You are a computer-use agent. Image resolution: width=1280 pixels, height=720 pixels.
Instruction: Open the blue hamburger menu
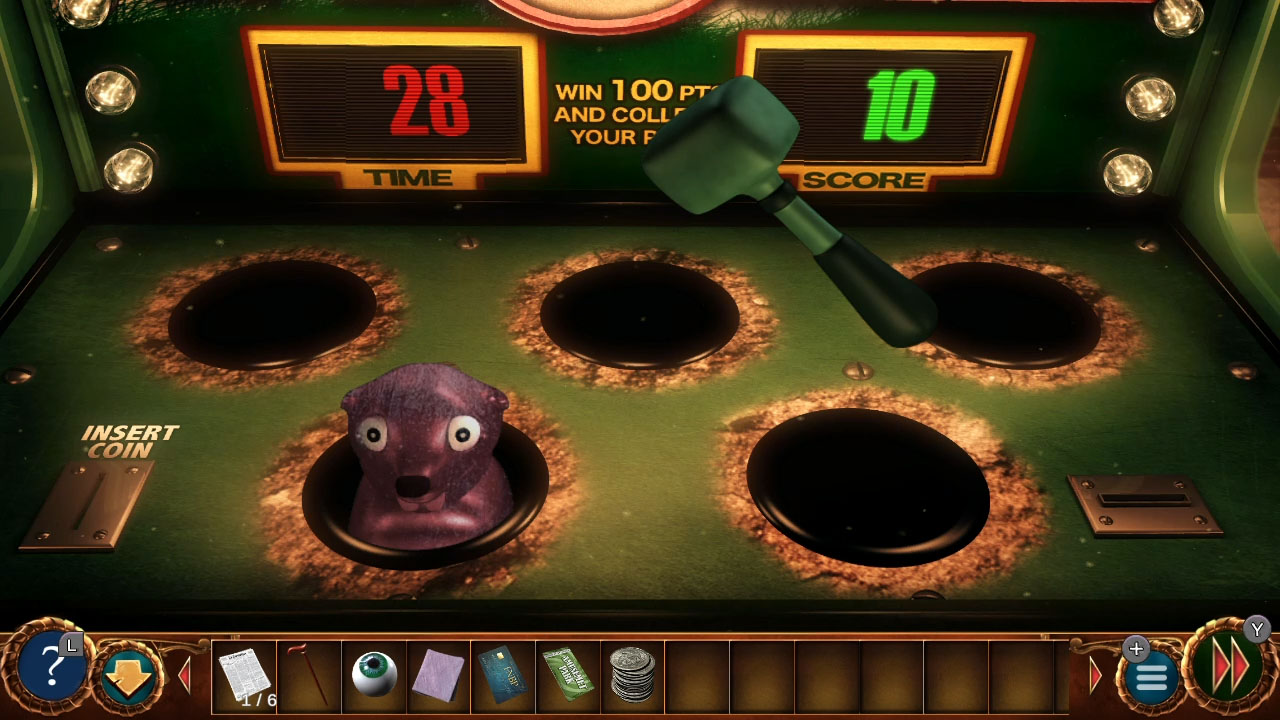coord(1149,676)
